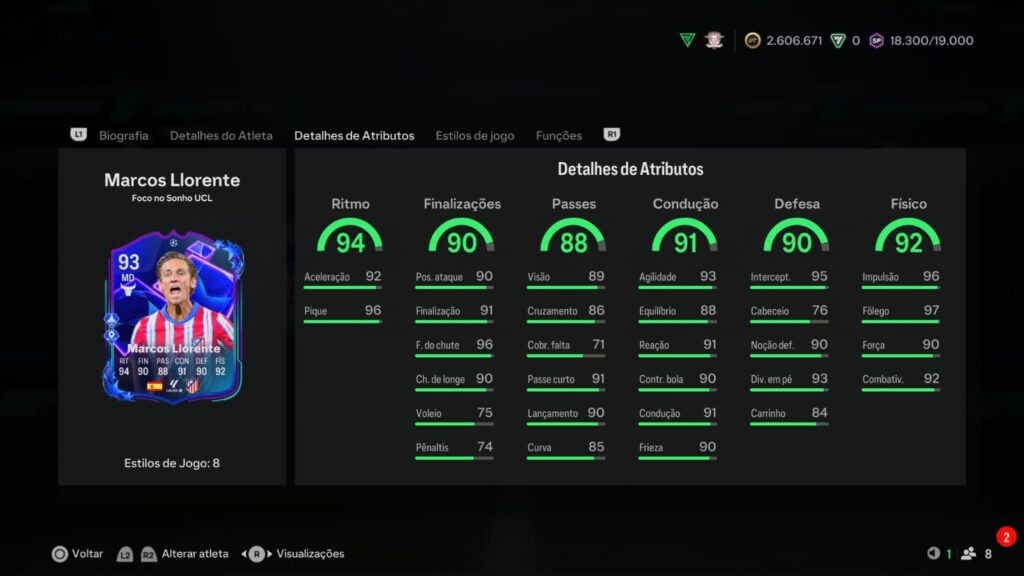Viewport: 1024px width, 576px height.
Task: Open the Detalhes do Atleta tab
Action: coord(221,135)
